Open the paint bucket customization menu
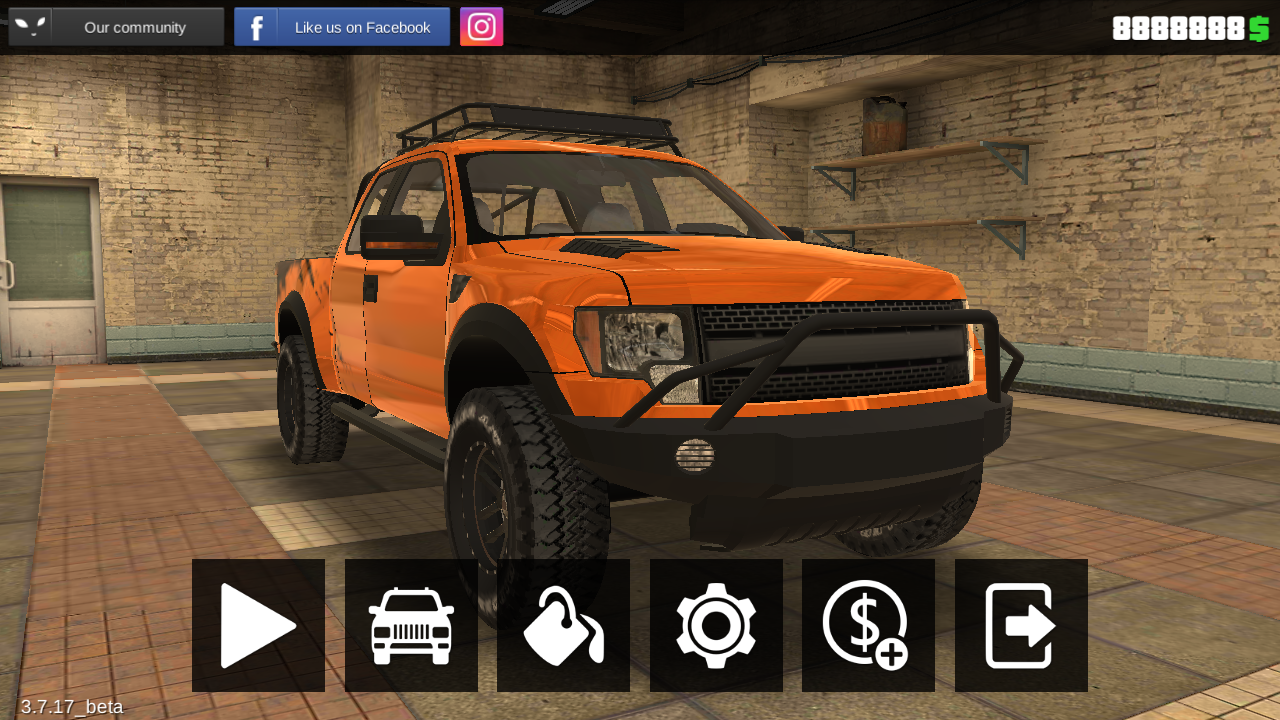Image resolution: width=1280 pixels, height=720 pixels. [563, 625]
